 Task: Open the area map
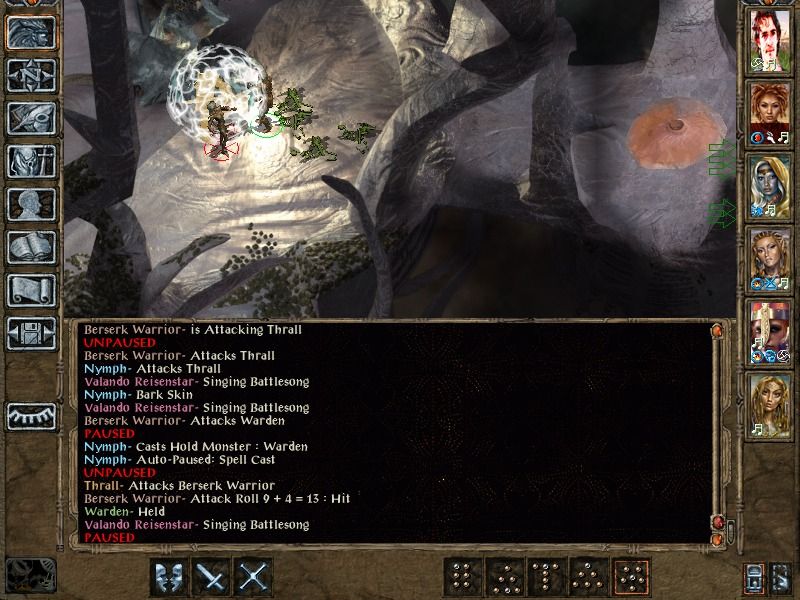31,75
